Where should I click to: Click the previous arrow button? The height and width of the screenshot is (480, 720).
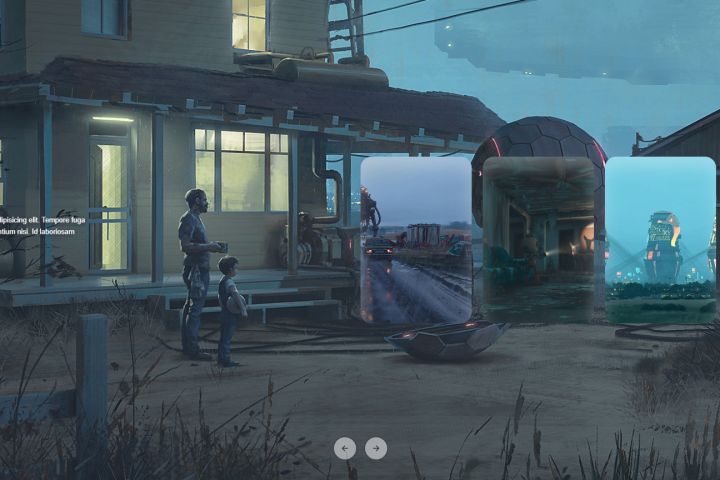(345, 448)
